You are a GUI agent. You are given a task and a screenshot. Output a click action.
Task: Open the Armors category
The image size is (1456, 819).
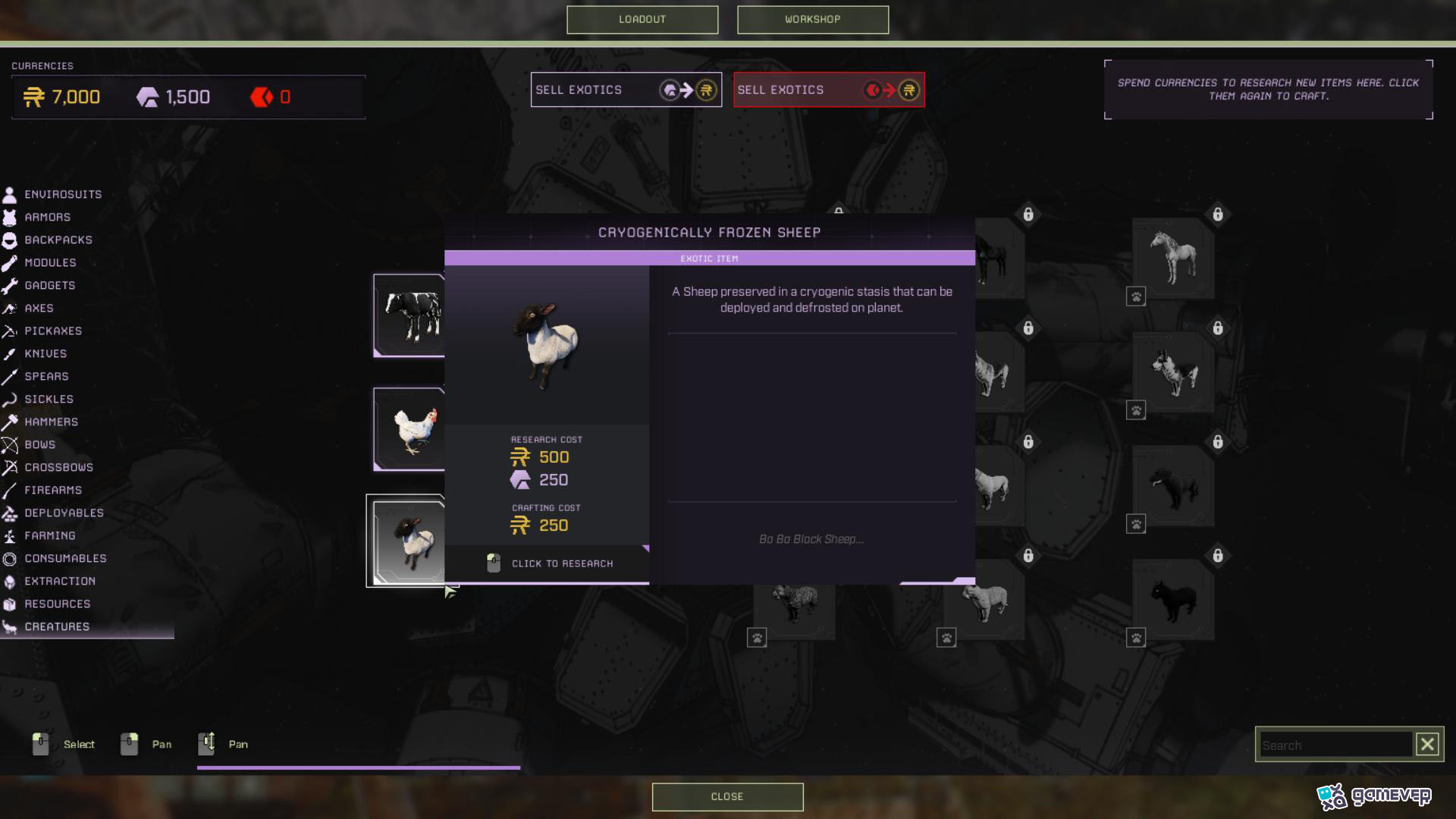click(x=47, y=218)
